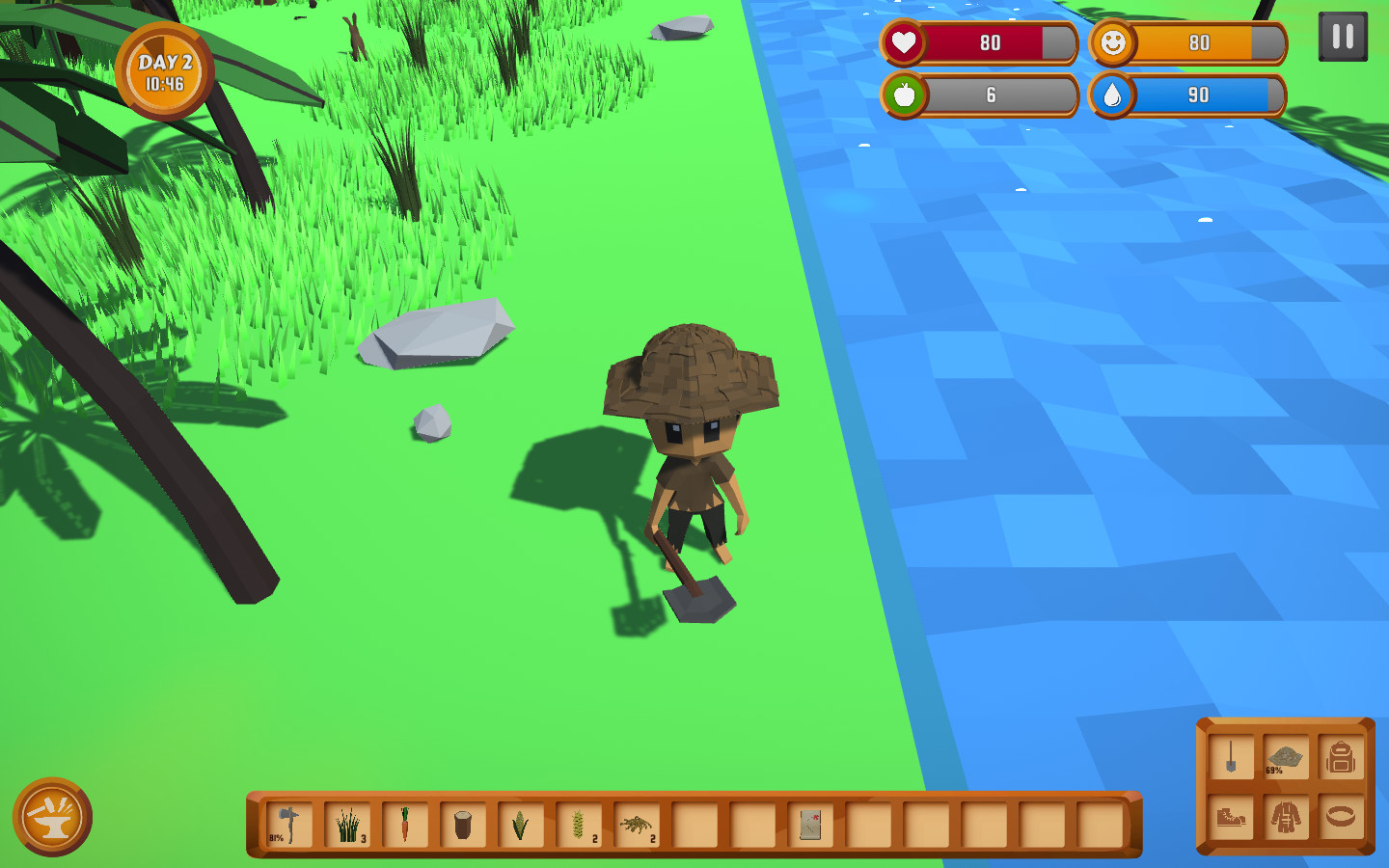Select the green seed item stacked x2
1389x868 pixels.
(579, 823)
